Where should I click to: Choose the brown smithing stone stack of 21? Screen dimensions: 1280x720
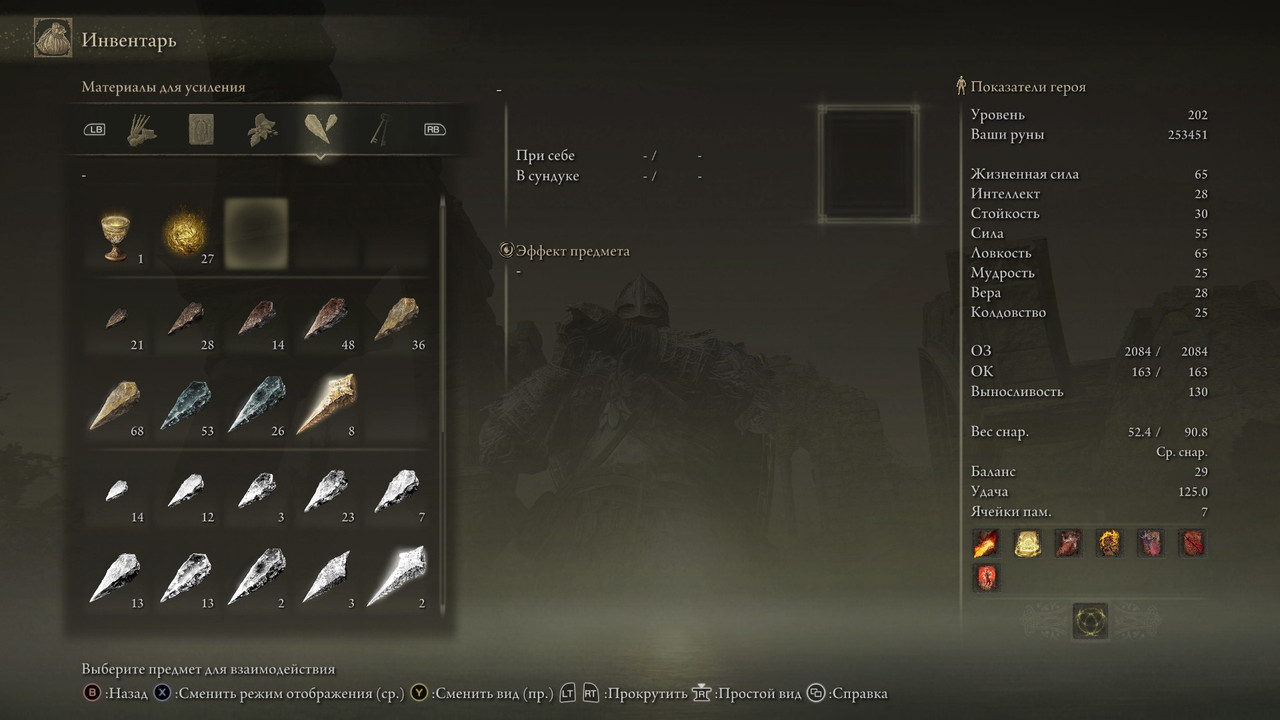116,320
